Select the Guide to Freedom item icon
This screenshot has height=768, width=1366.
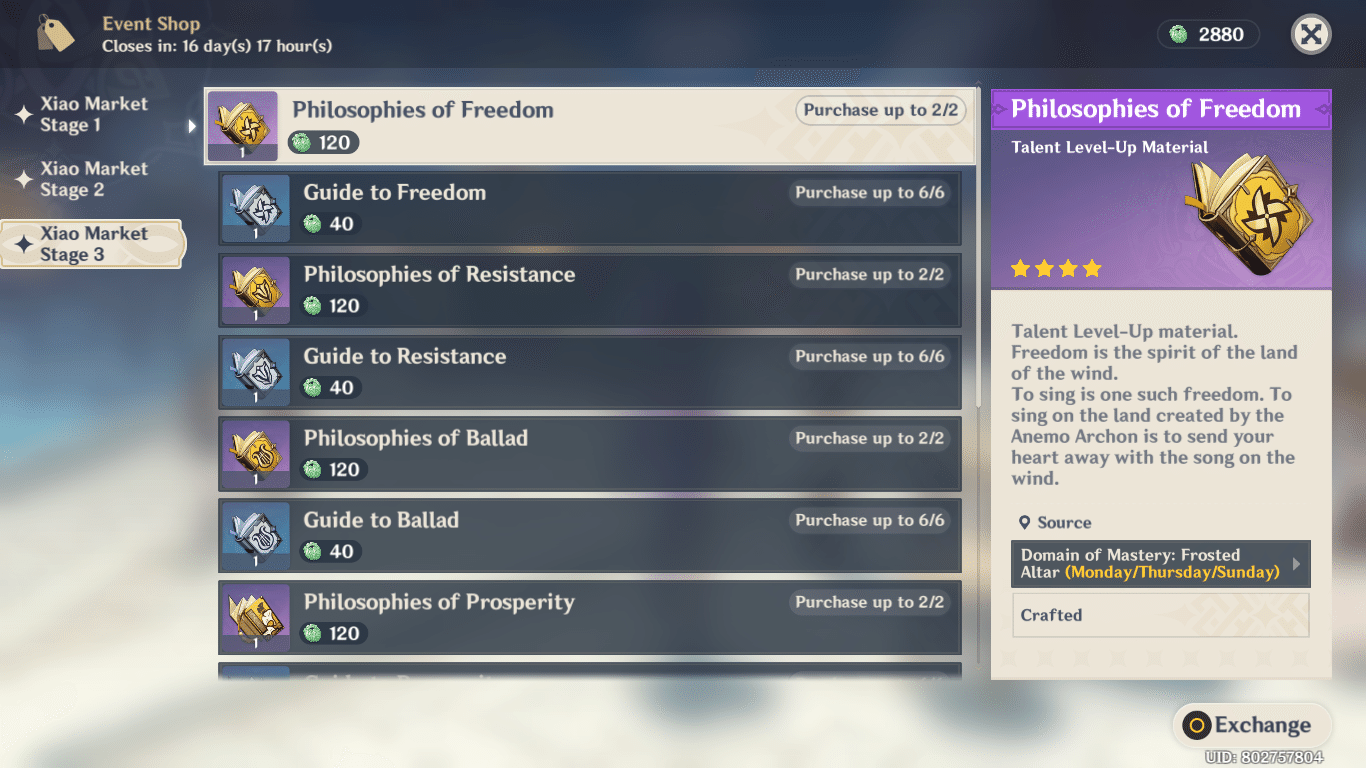pos(255,208)
